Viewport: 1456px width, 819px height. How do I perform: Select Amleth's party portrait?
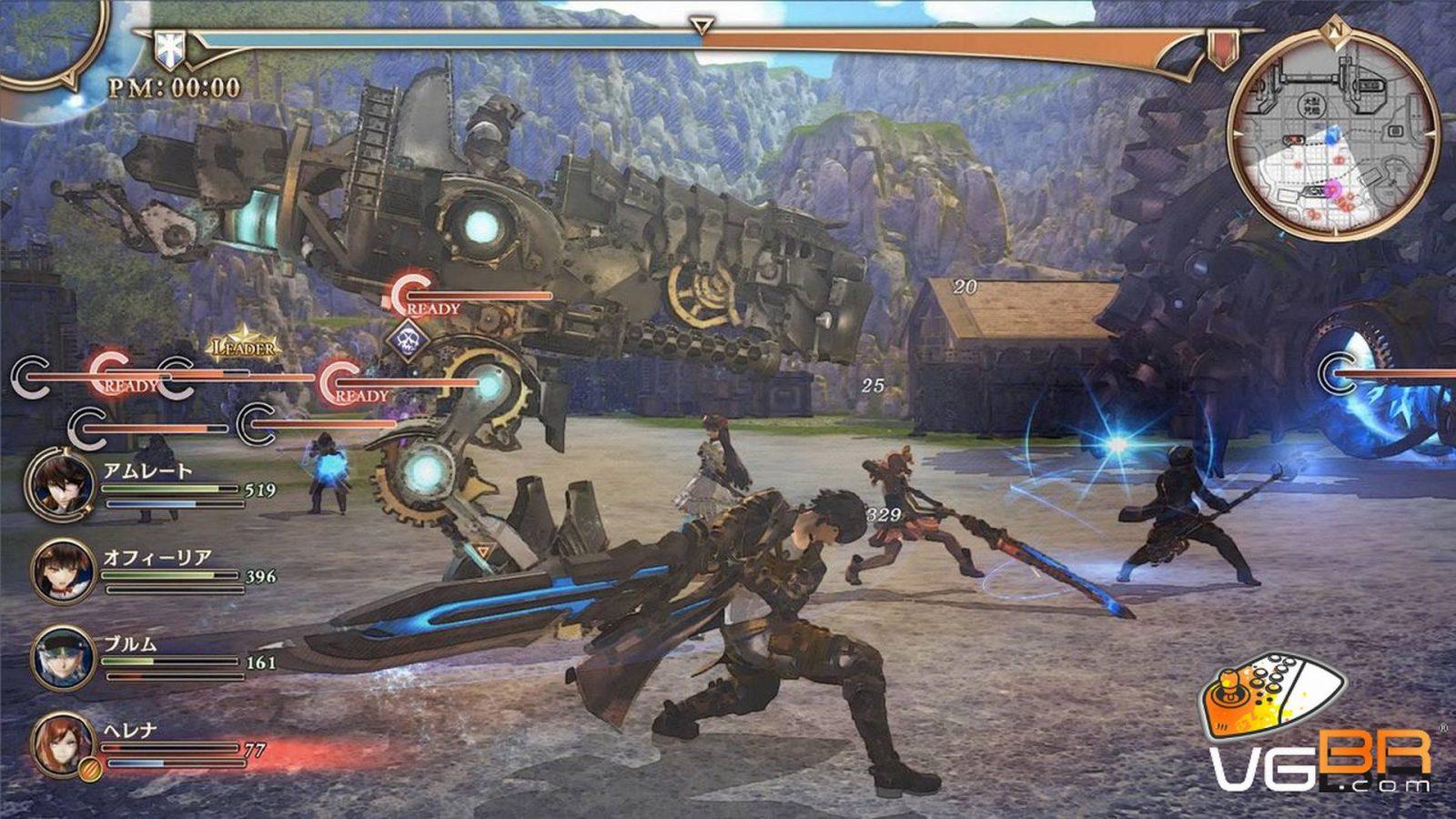click(x=61, y=482)
